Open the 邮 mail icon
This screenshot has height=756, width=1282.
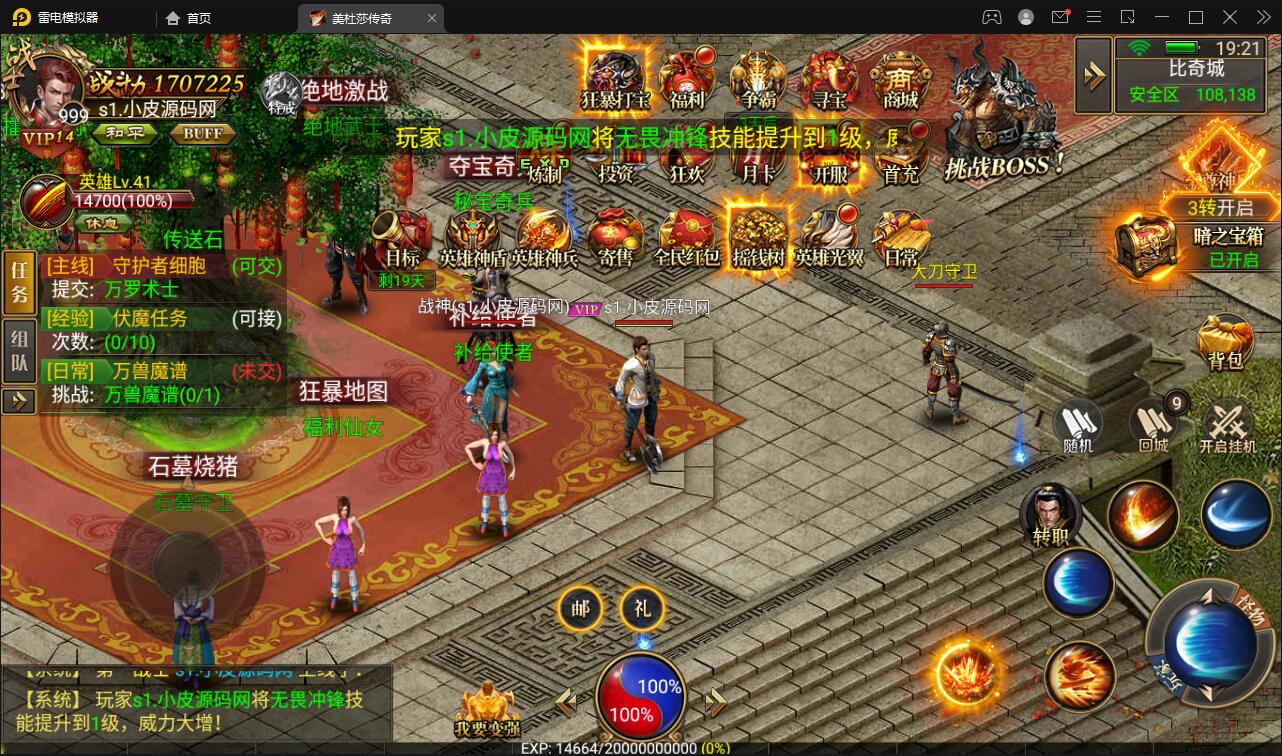(x=580, y=608)
